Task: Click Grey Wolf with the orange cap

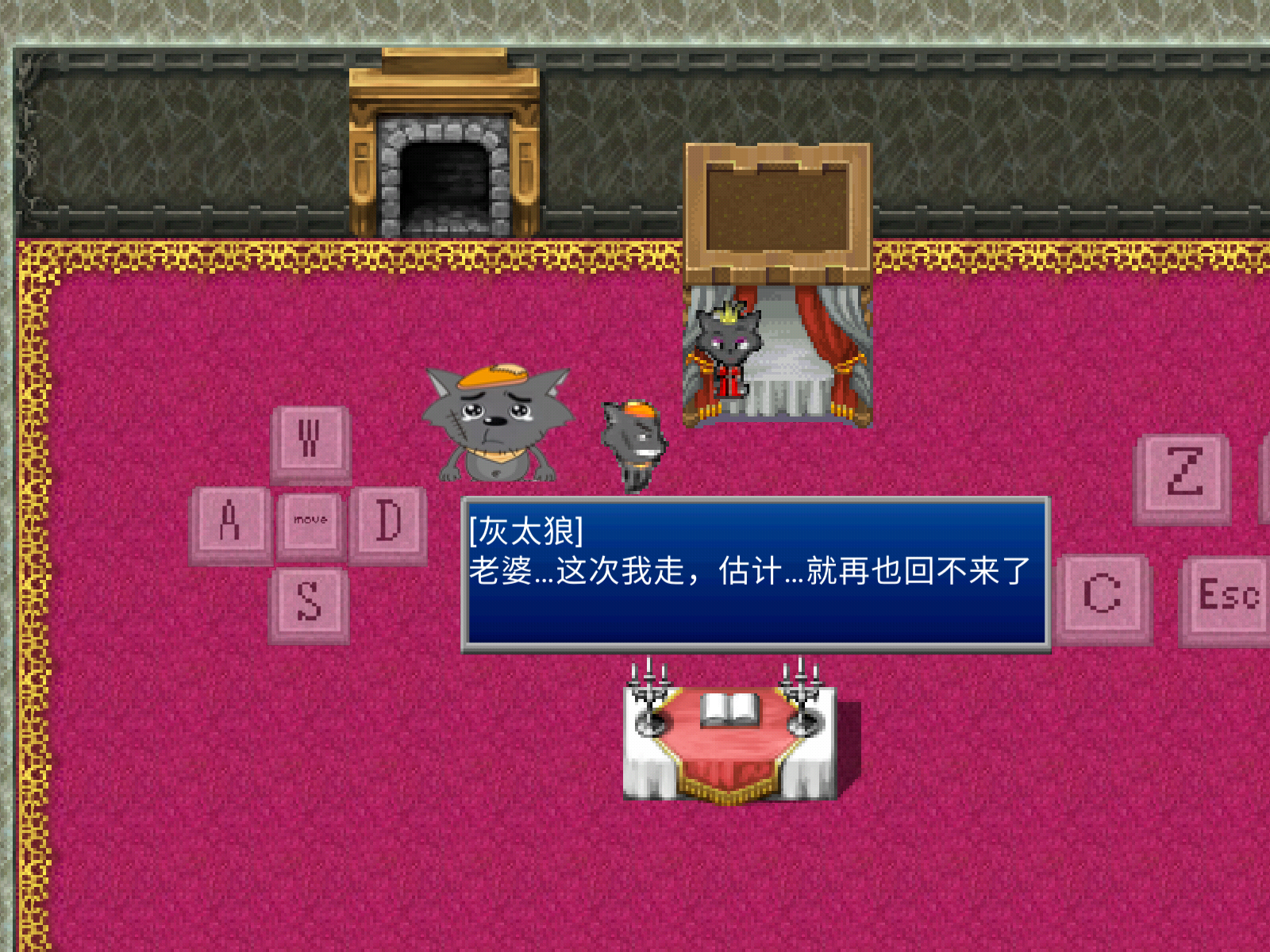Action: tap(494, 420)
